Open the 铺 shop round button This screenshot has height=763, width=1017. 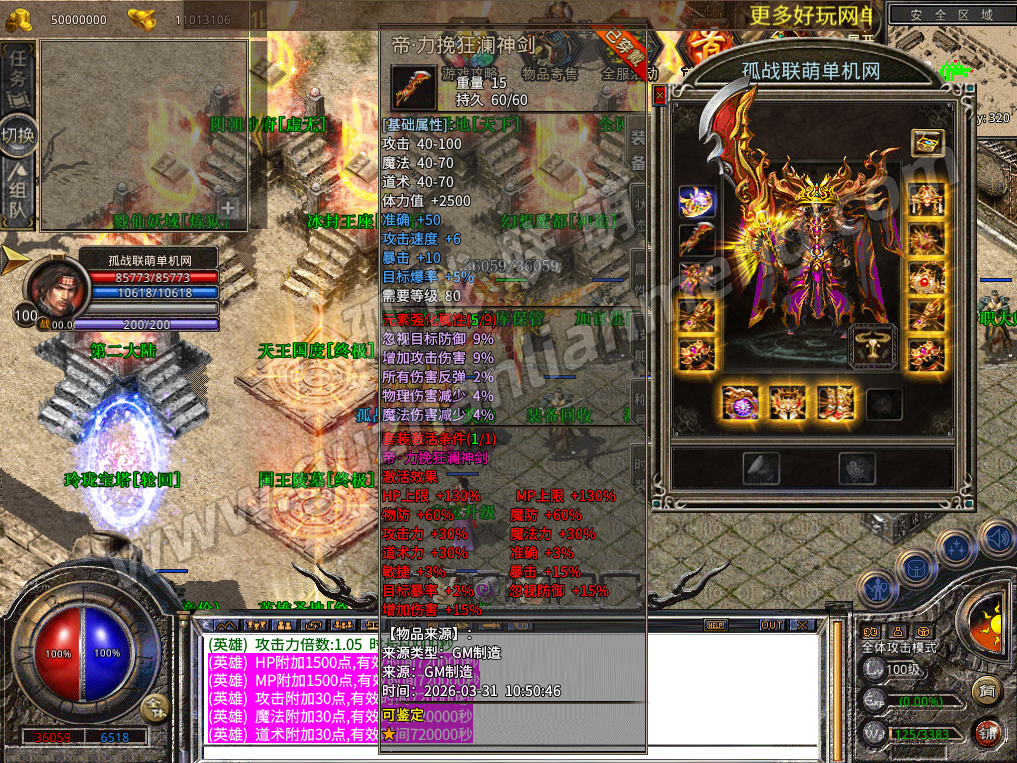coord(988,732)
